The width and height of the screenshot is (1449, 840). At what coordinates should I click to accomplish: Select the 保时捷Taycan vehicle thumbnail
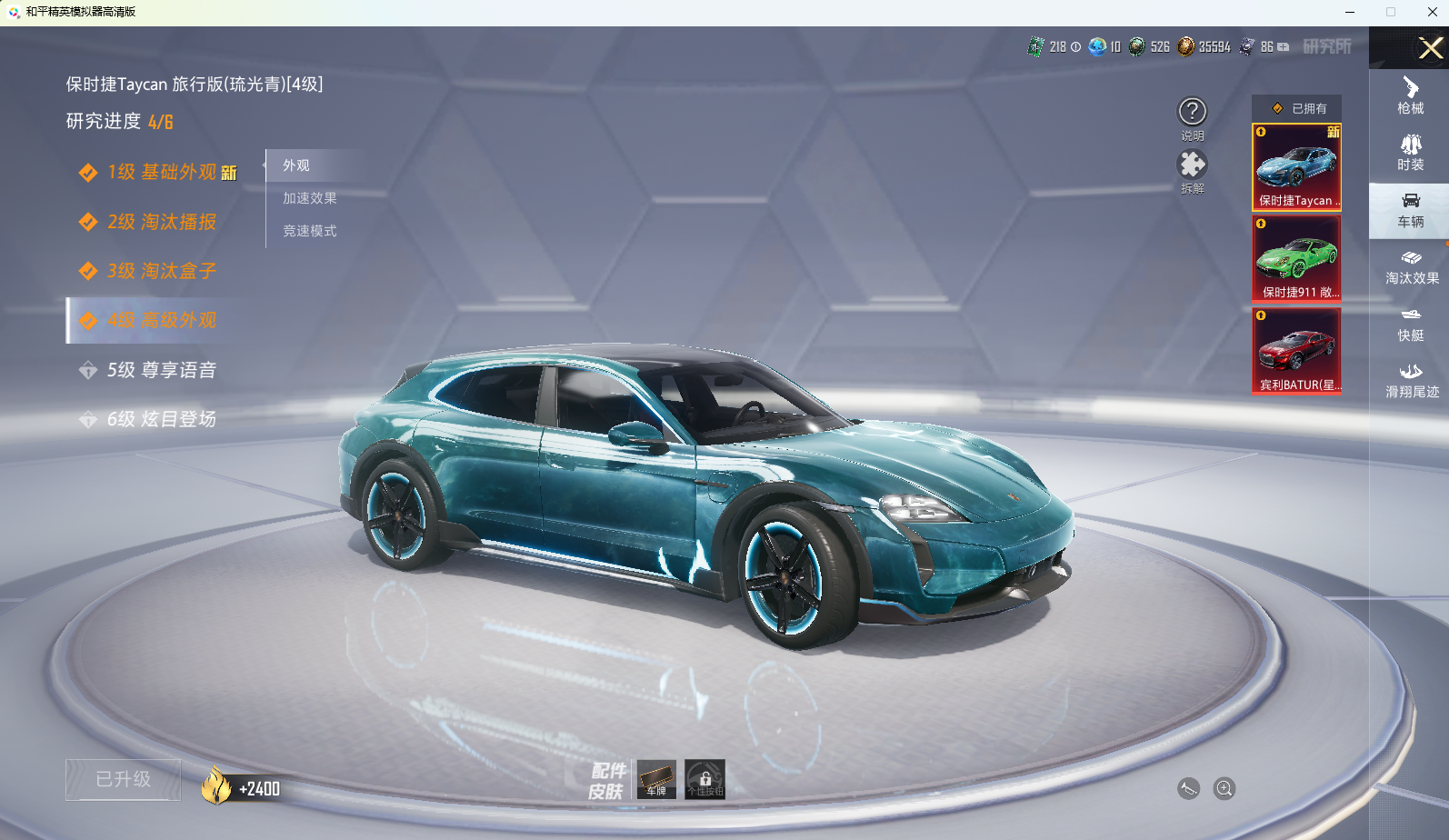tap(1296, 167)
